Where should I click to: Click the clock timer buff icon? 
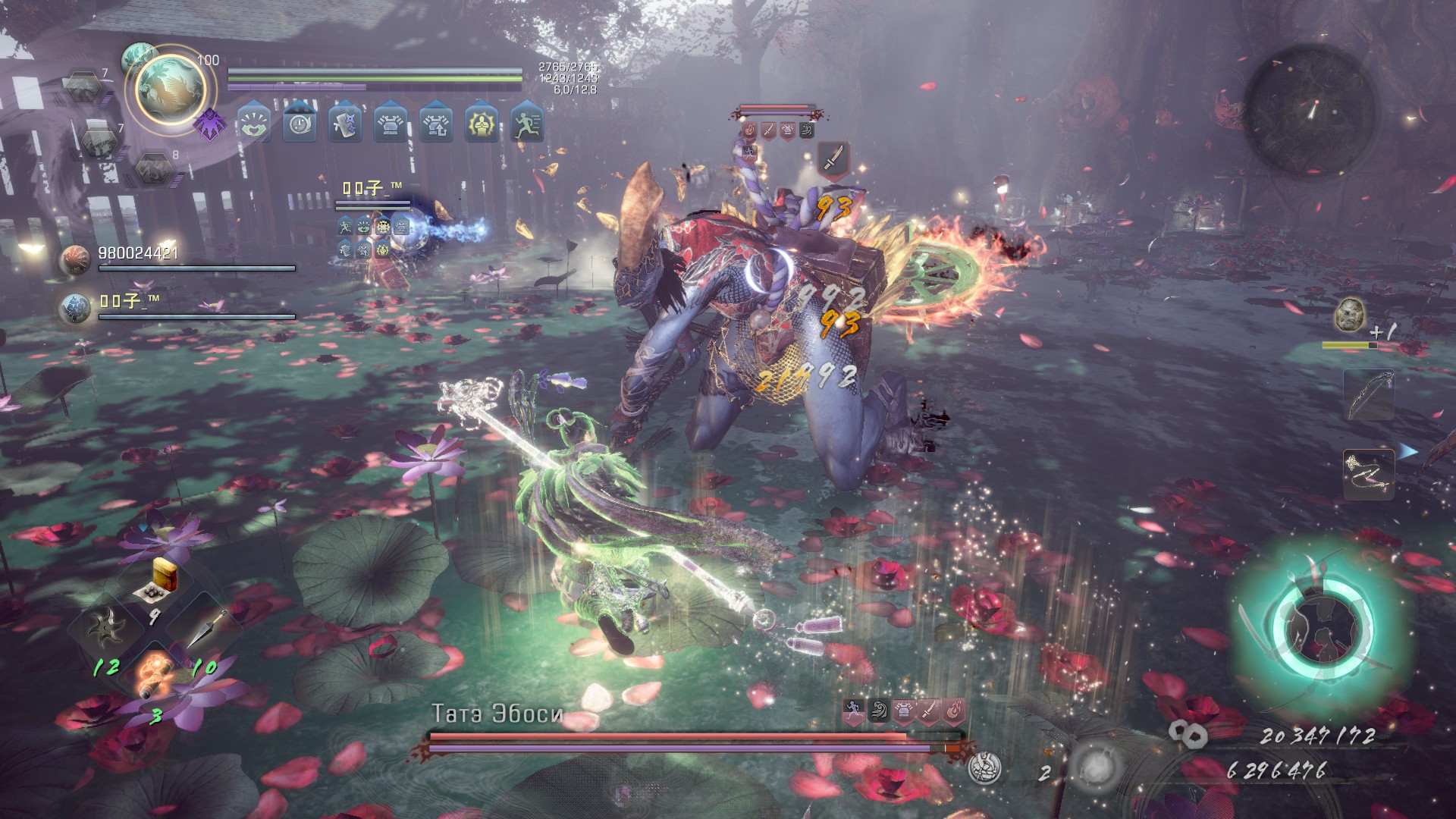click(300, 124)
